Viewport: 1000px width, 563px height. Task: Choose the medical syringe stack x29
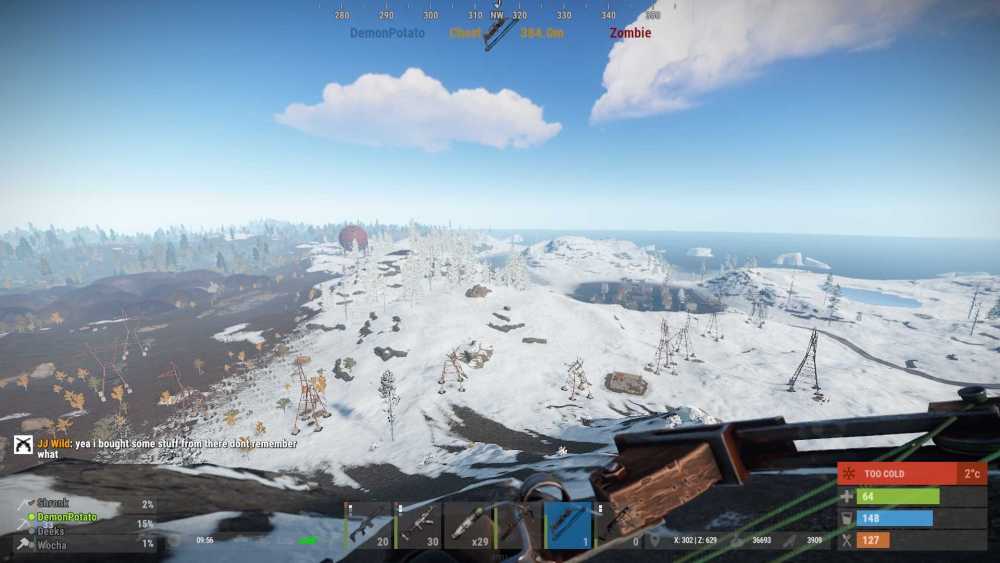point(467,525)
